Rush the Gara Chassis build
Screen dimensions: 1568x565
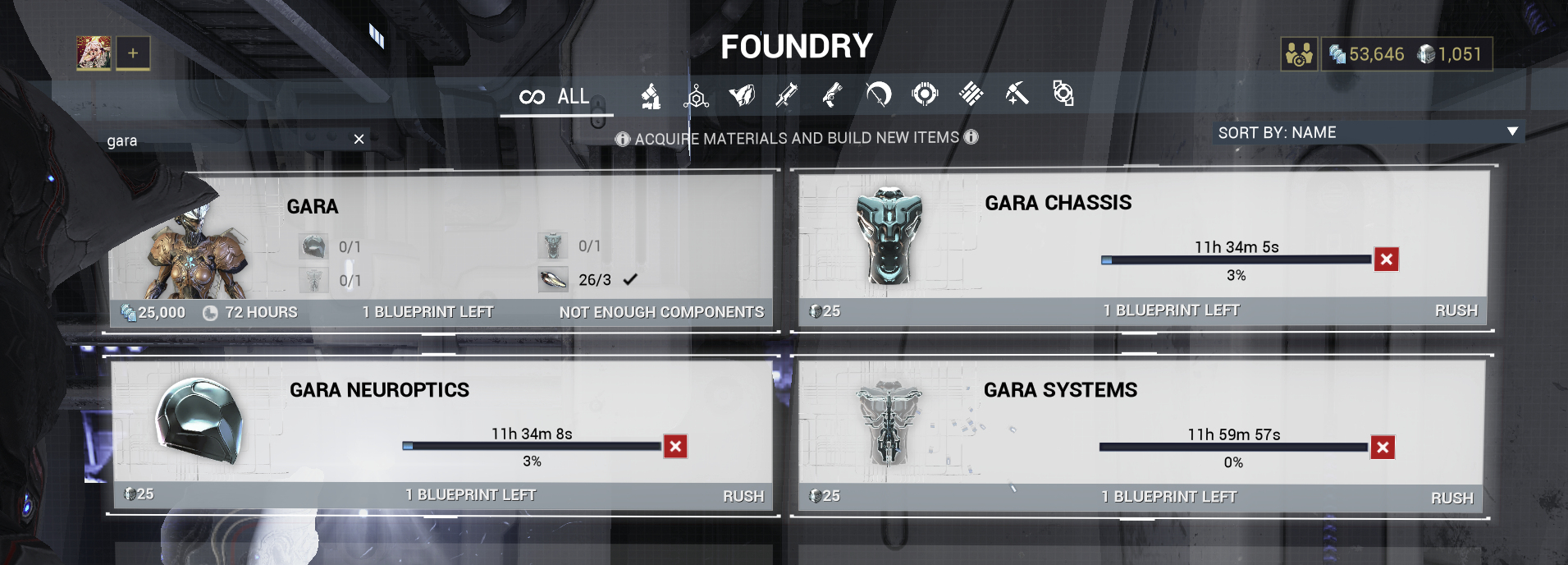click(x=1456, y=310)
